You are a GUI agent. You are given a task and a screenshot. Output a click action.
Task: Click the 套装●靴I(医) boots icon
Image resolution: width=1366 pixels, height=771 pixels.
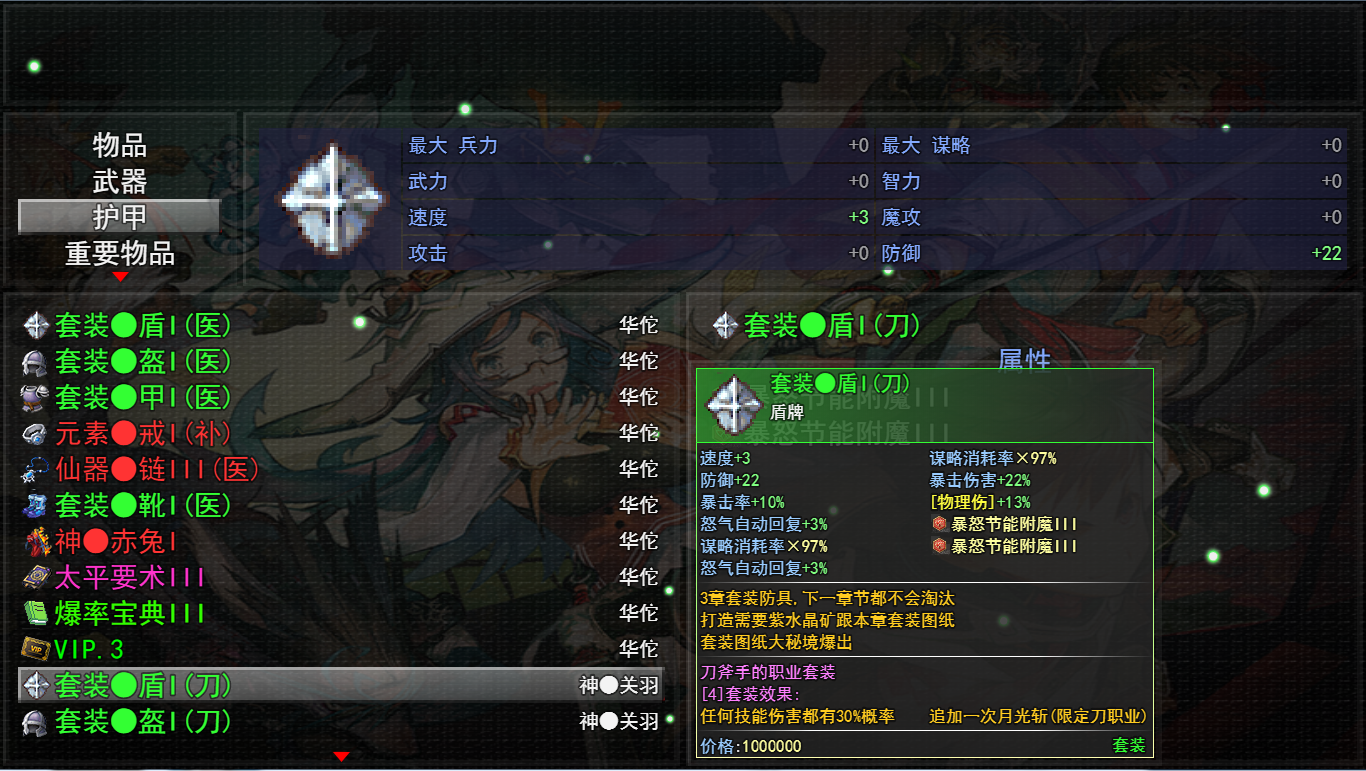tap(35, 506)
